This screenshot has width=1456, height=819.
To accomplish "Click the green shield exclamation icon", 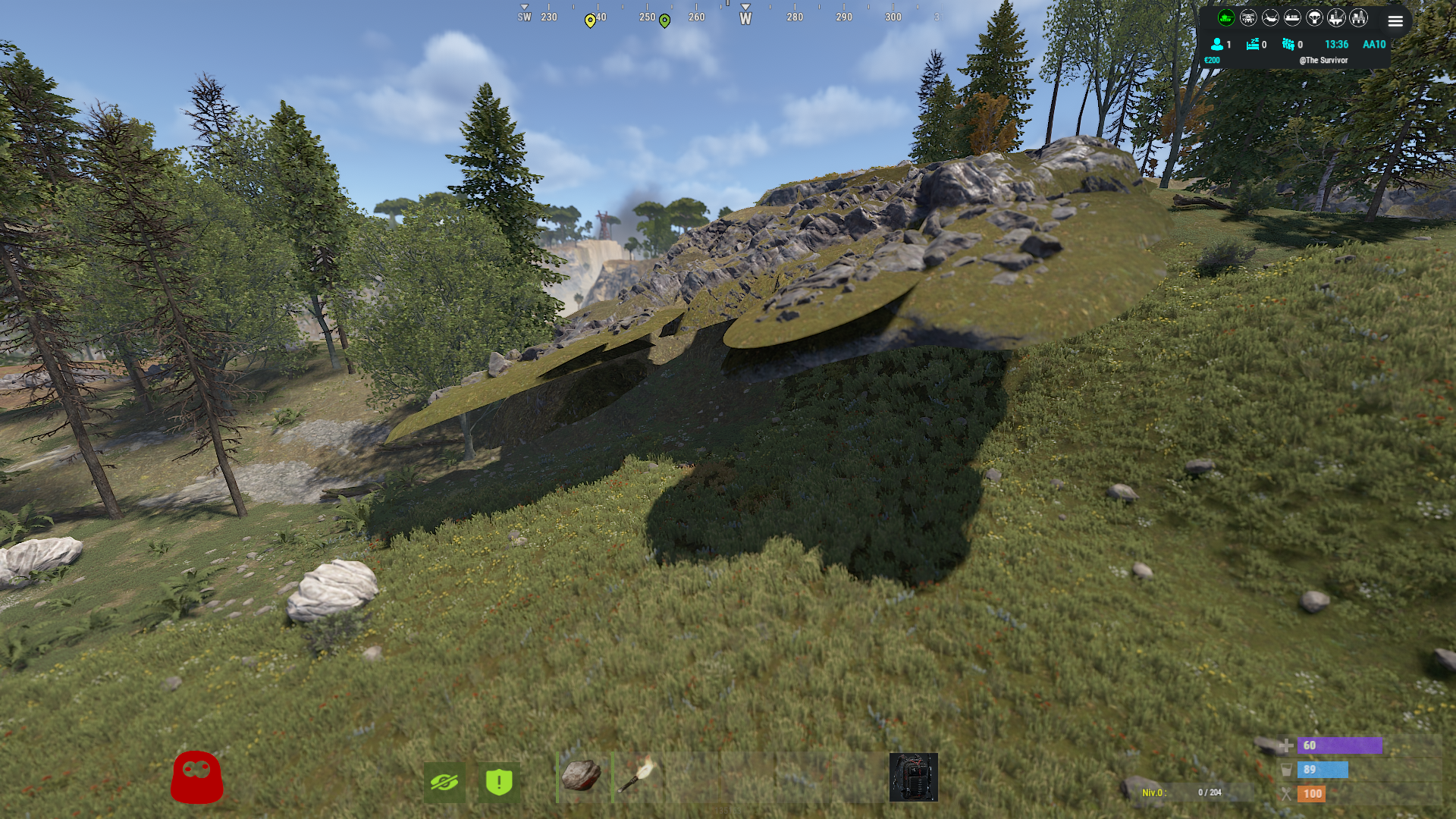I will coord(499,781).
